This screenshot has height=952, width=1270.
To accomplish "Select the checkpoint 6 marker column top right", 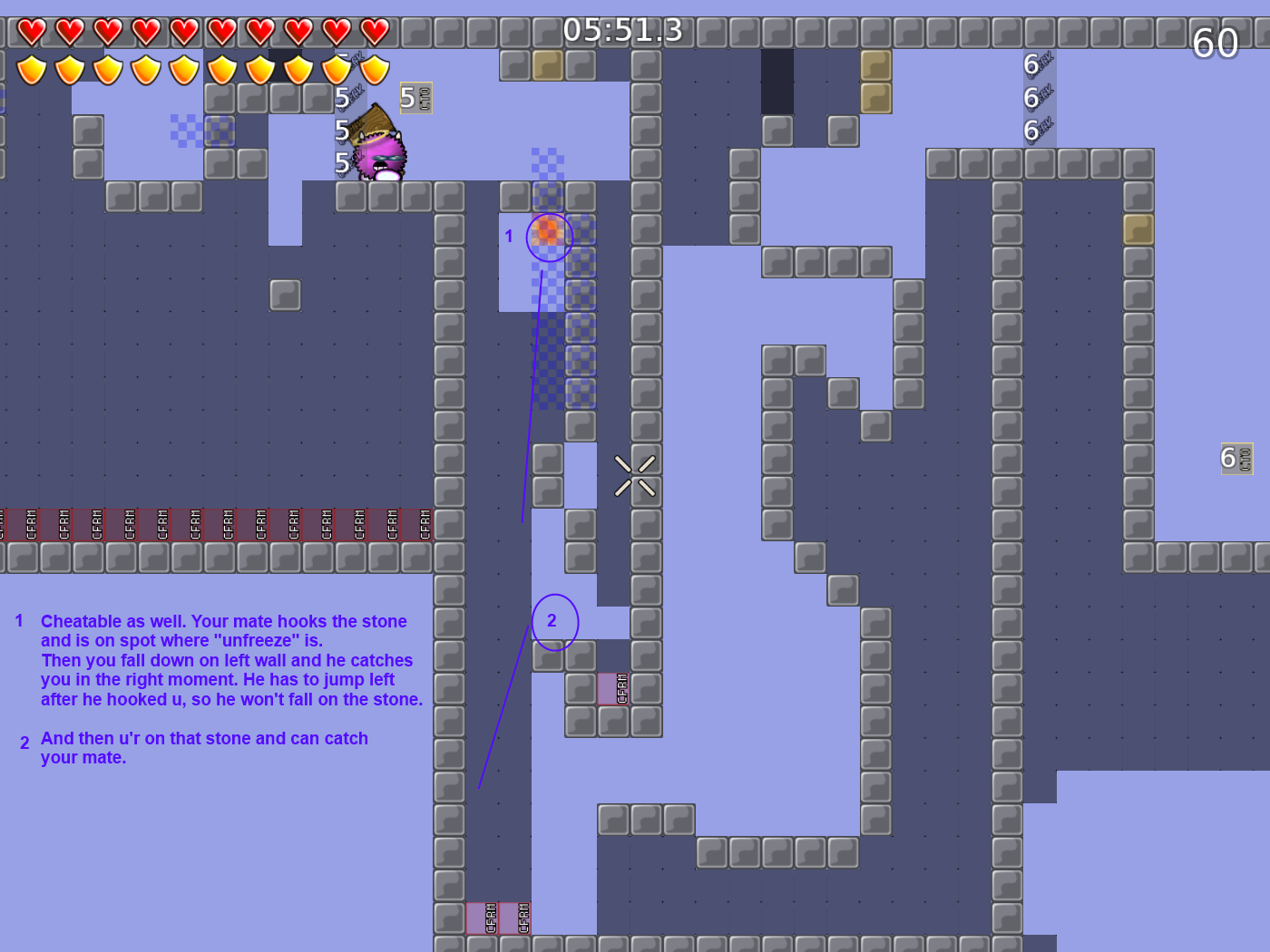I will tap(1034, 97).
